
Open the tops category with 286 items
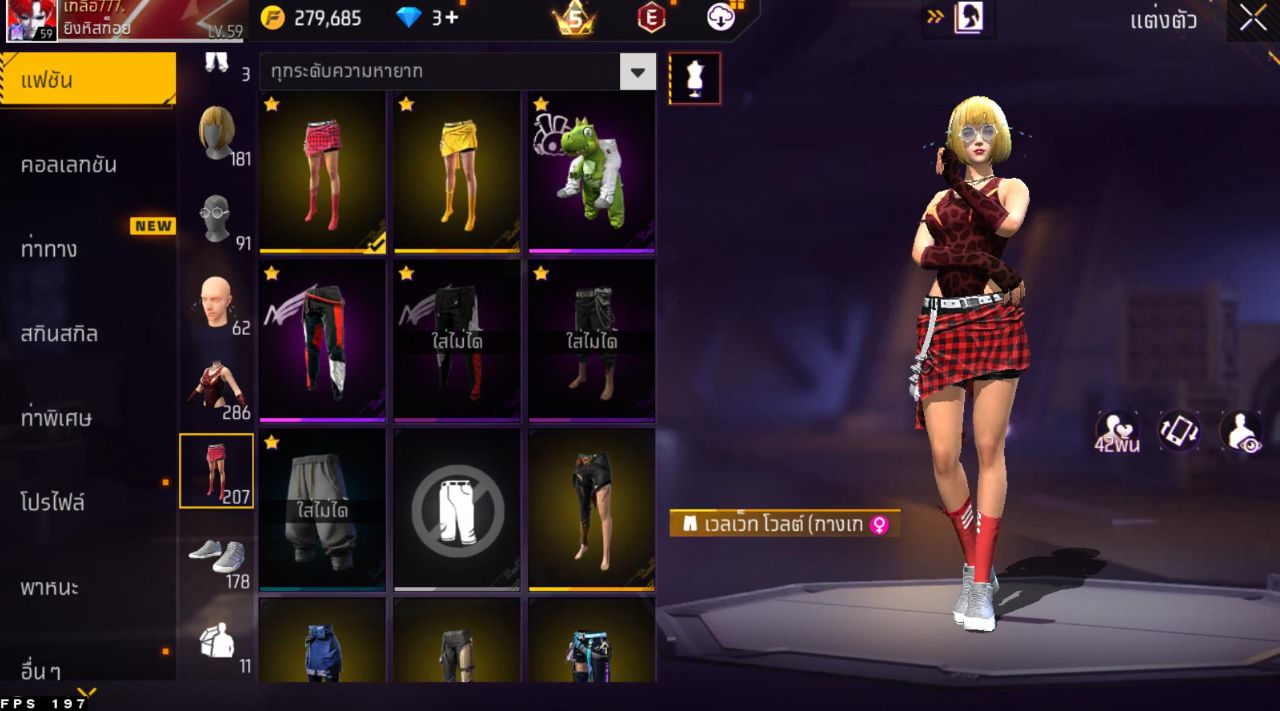(x=216, y=386)
